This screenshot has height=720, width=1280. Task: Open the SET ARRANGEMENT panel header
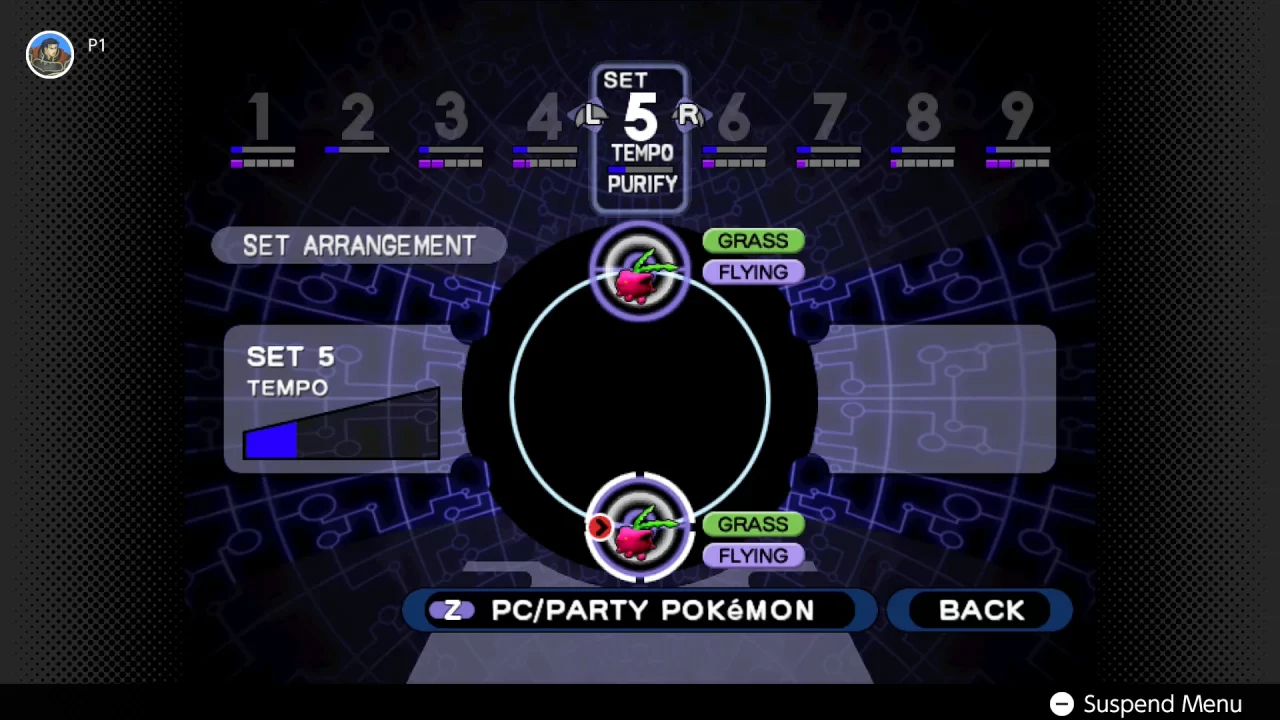coord(359,246)
